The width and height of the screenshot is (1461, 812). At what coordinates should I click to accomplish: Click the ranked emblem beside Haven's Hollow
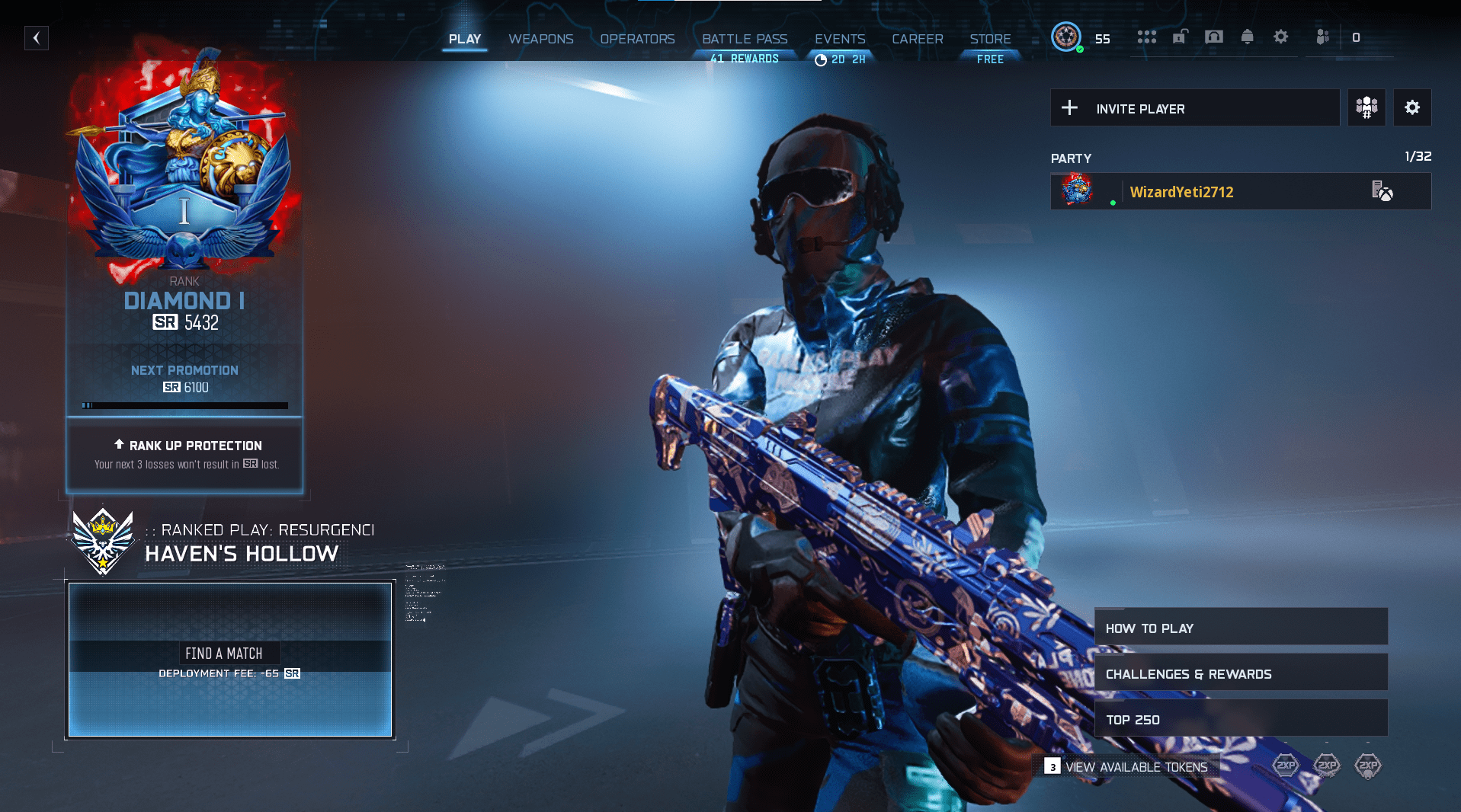click(x=101, y=542)
